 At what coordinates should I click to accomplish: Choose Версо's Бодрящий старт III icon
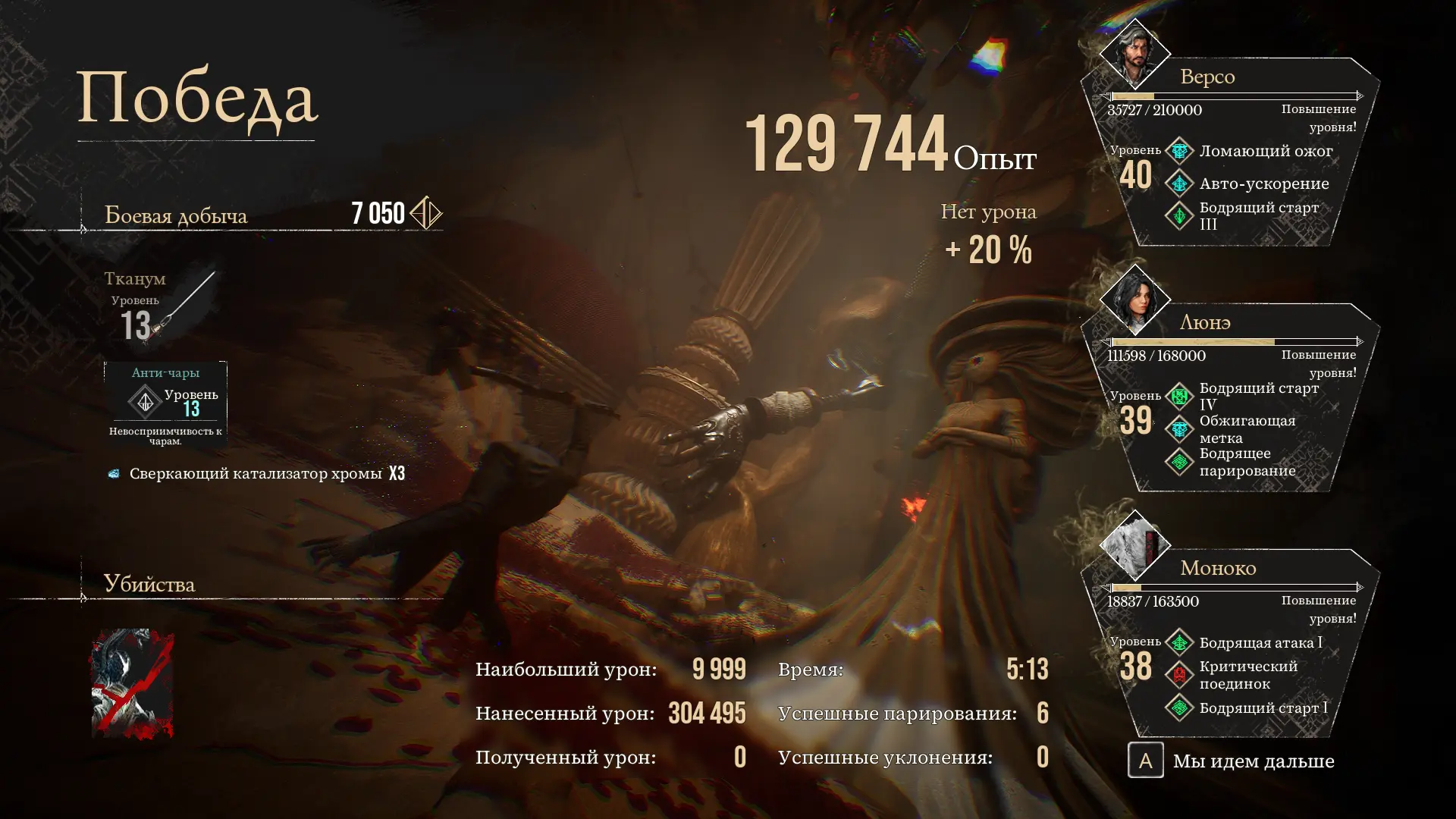[1179, 216]
